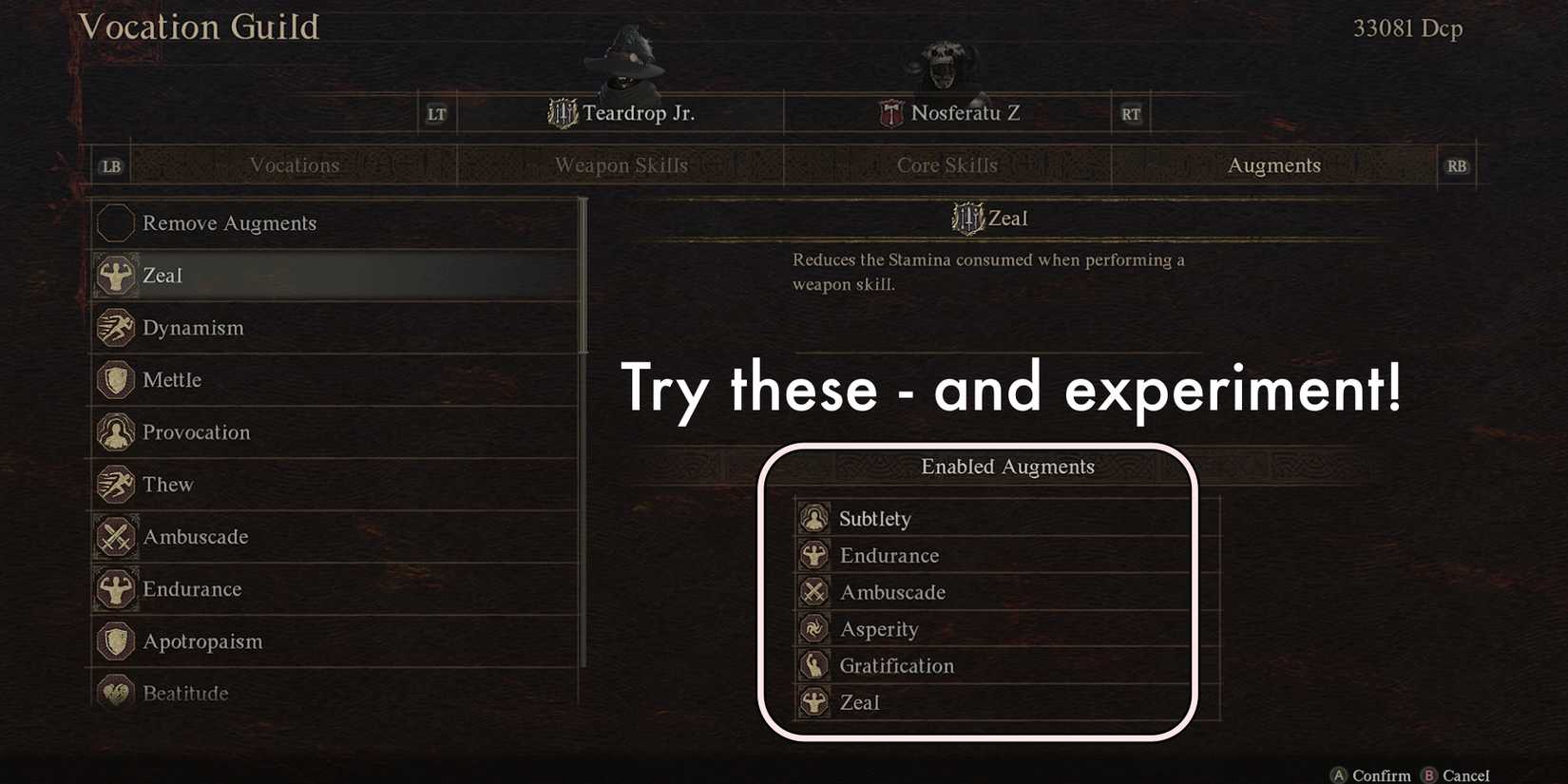
Task: Disable the Asperity augment from Enabled Augments
Action: tap(879, 628)
